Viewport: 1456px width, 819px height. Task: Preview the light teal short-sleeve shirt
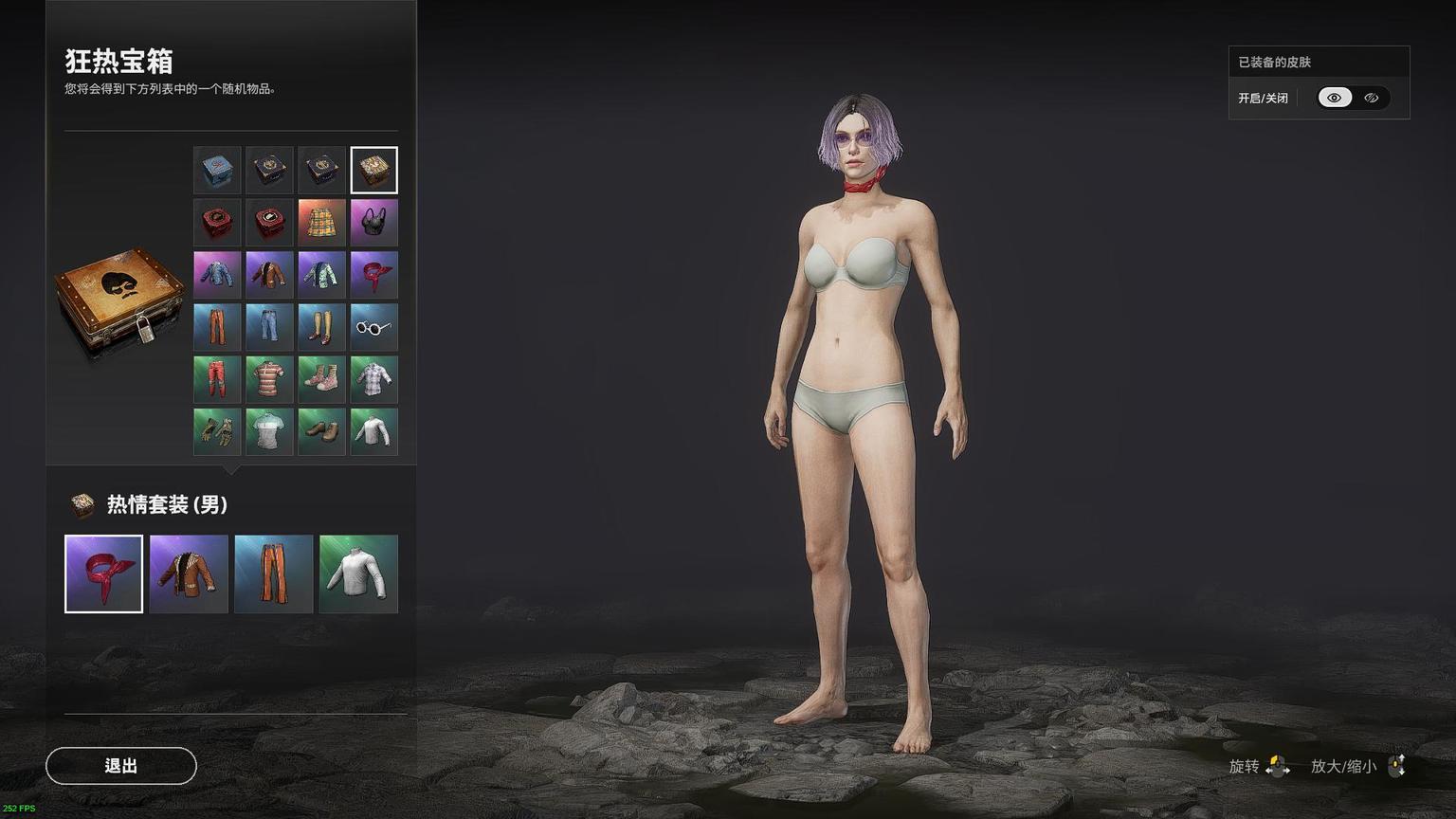[269, 431]
